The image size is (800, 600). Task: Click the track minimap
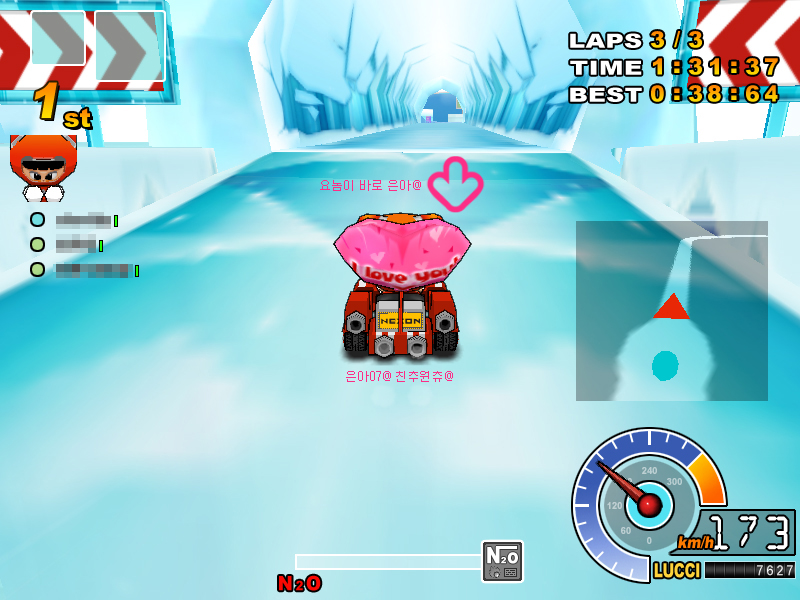click(x=671, y=311)
